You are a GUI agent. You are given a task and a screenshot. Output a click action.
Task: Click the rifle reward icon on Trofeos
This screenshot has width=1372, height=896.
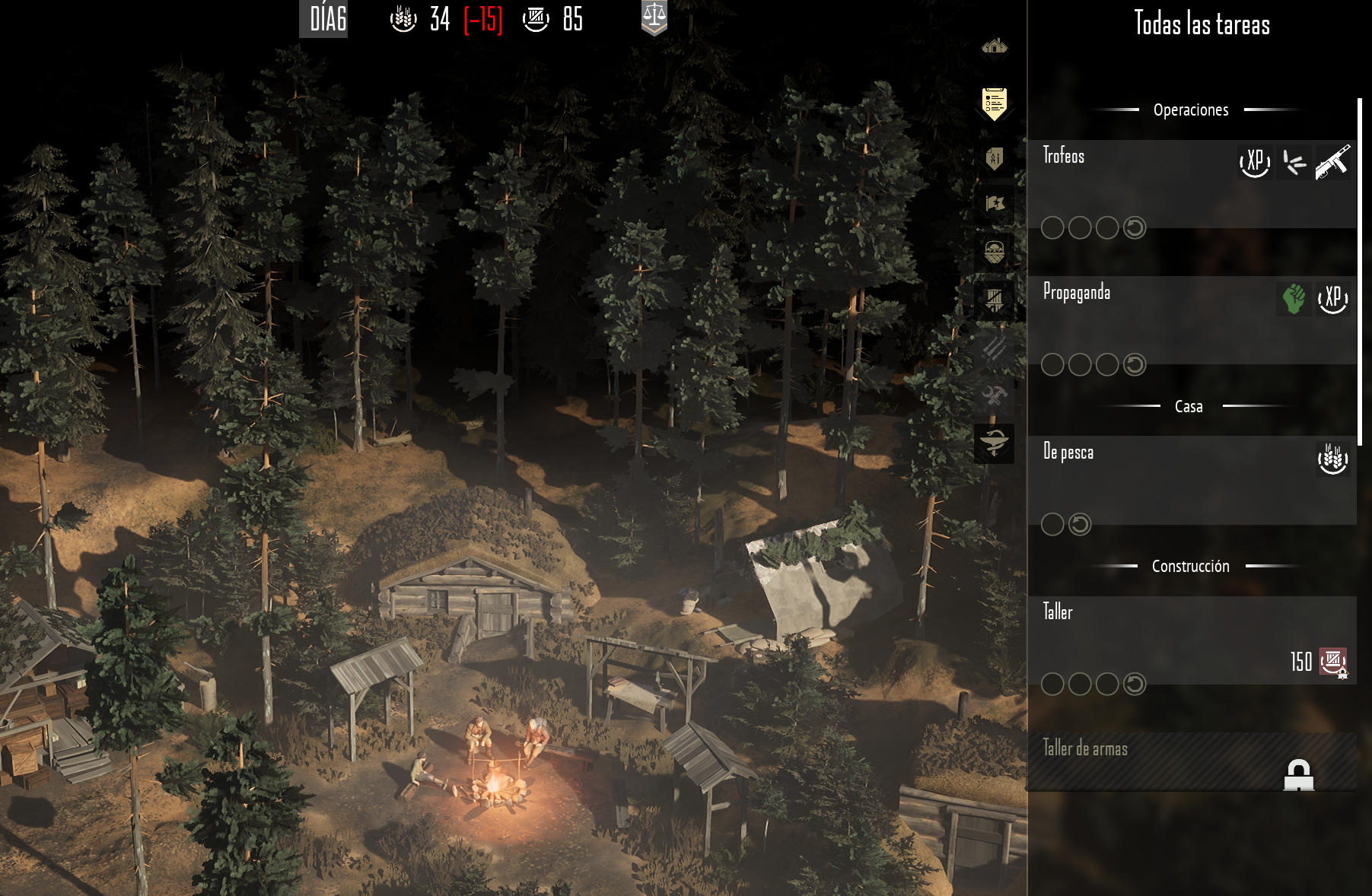[1332, 162]
